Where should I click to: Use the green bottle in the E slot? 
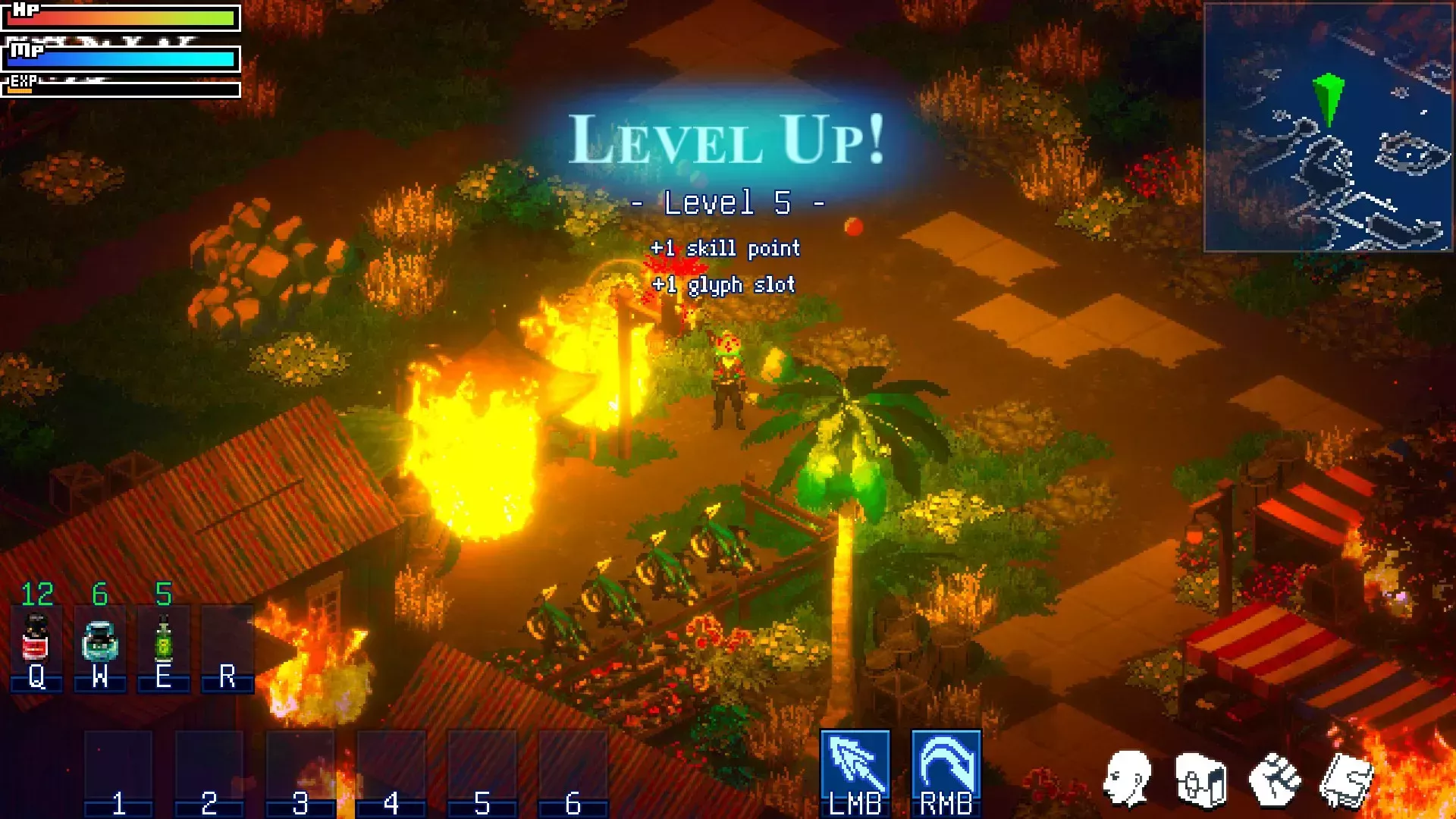point(163,639)
